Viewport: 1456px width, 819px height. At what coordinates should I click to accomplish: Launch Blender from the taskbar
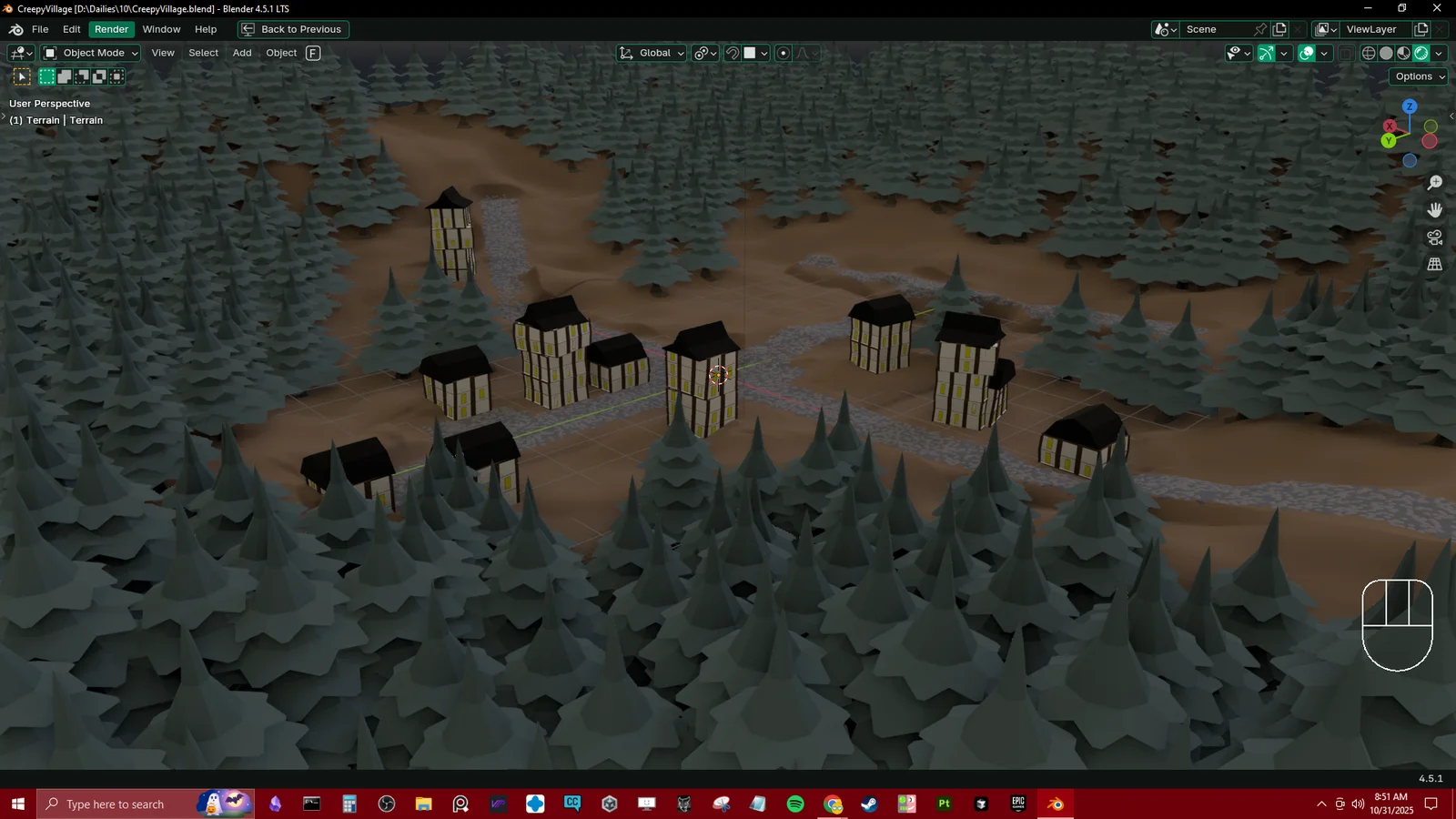[1055, 804]
